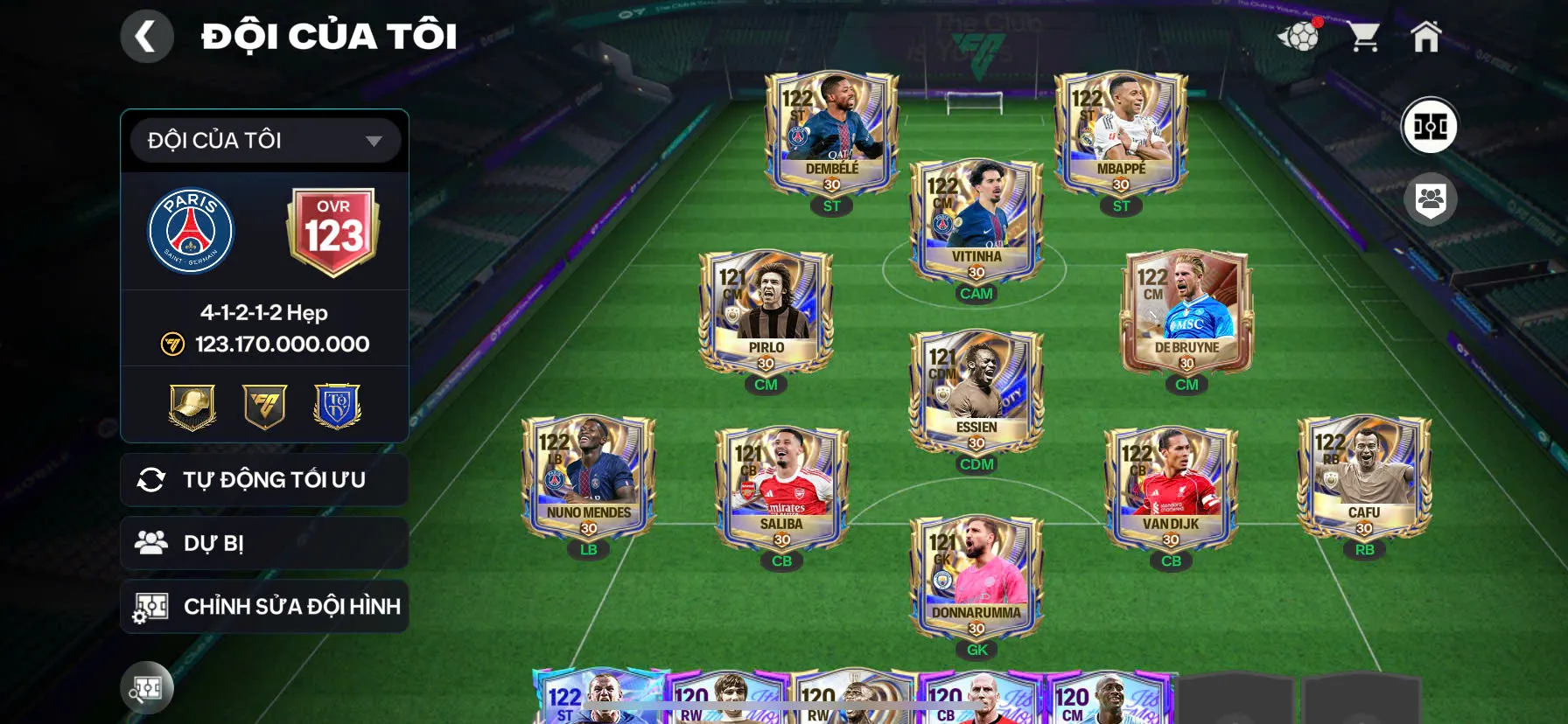The image size is (1568, 724).
Task: Return to the home screen
Action: [1425, 37]
